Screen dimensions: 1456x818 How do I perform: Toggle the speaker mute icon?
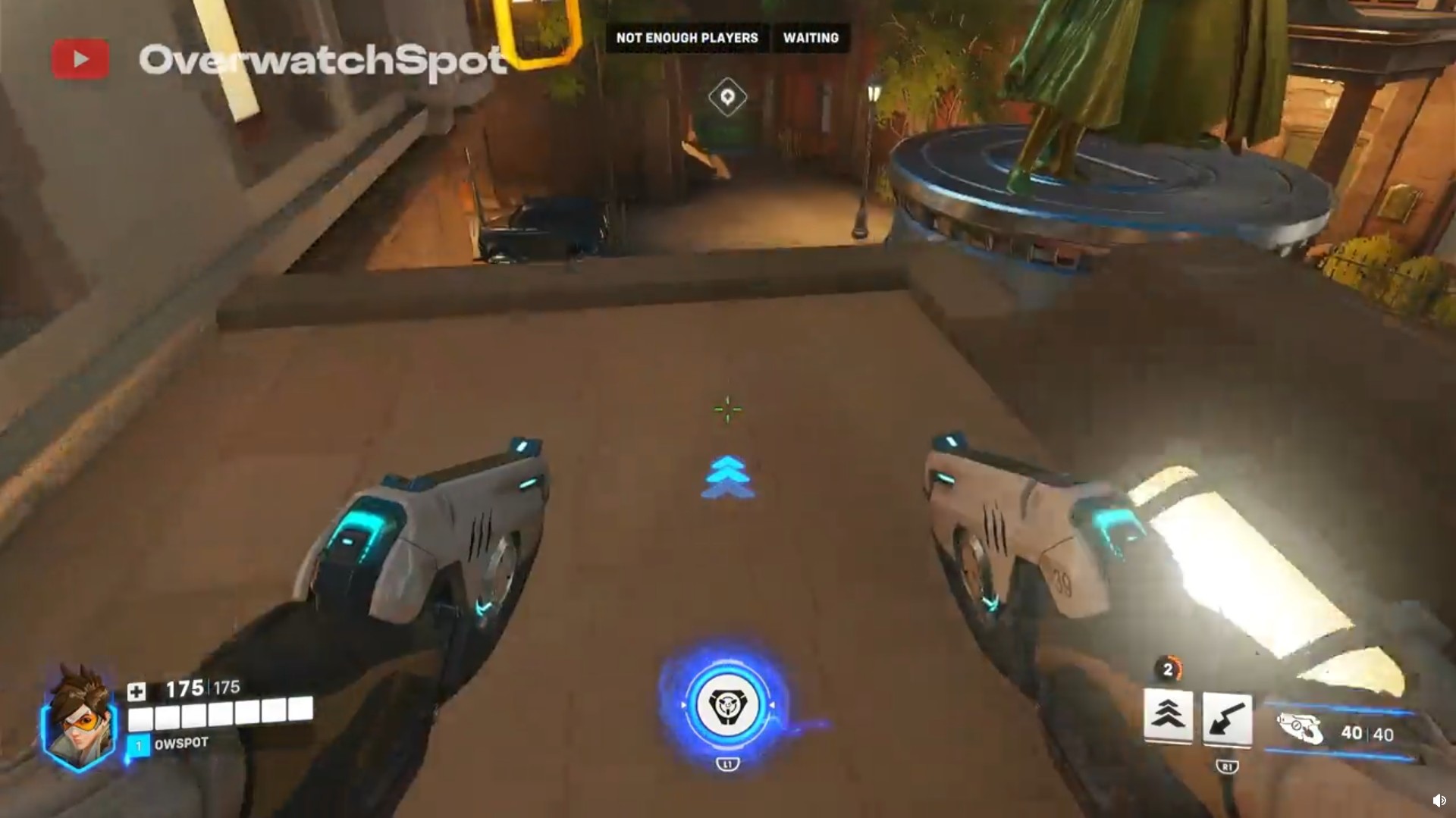click(x=1440, y=800)
